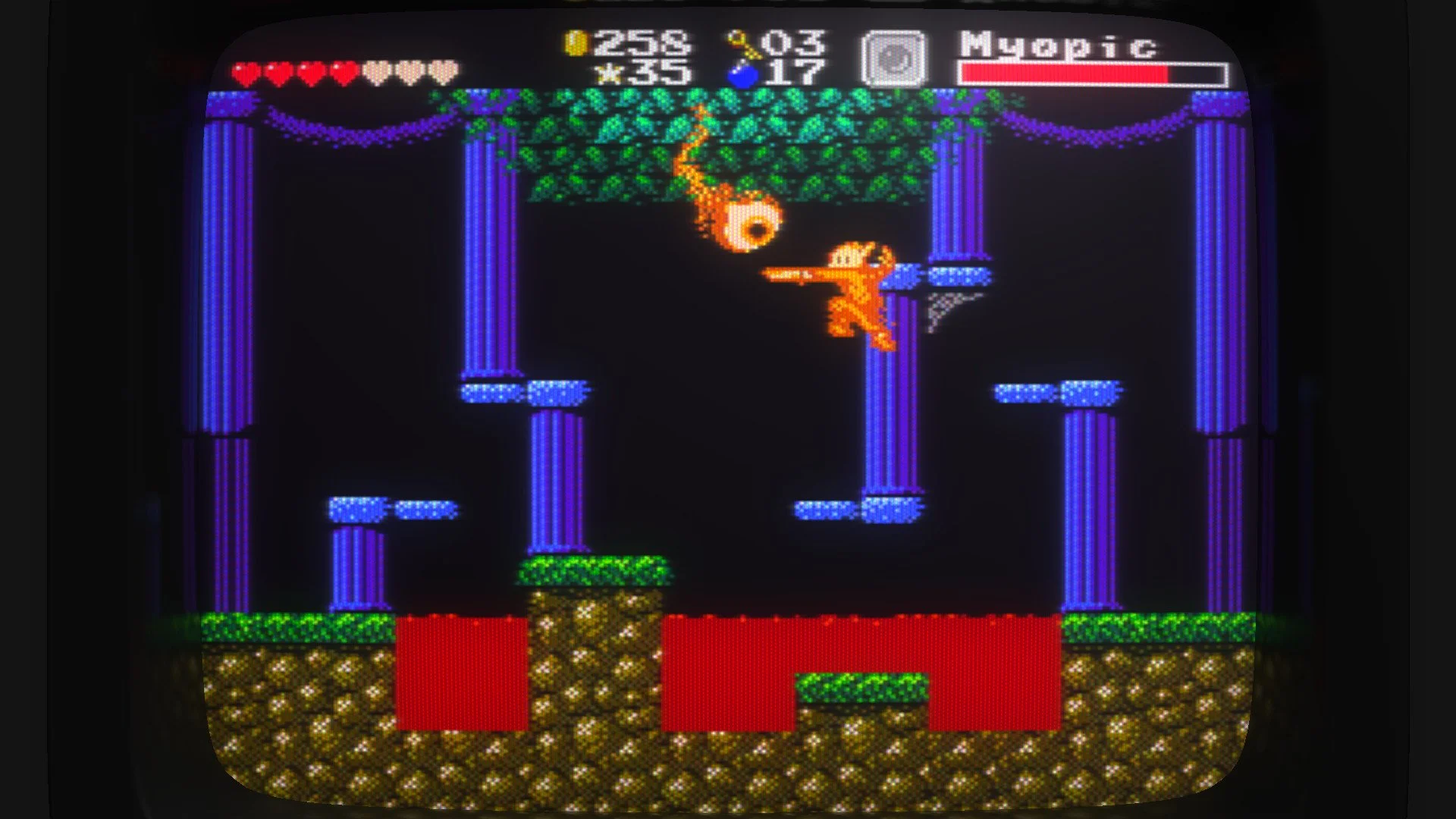Screen dimensions: 1456x819
Task: Click the leftmost empty pale heart container
Action: coord(375,72)
